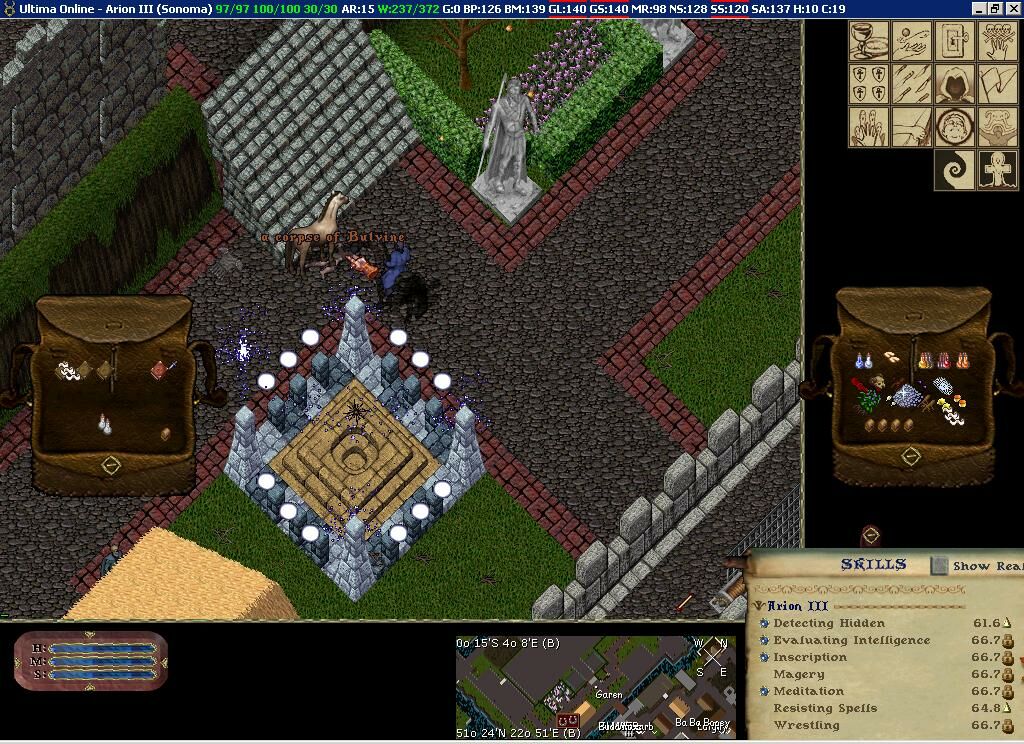Click the status bar gump with H M S bars
Screen dimensions: 1024x744
click(x=91, y=662)
